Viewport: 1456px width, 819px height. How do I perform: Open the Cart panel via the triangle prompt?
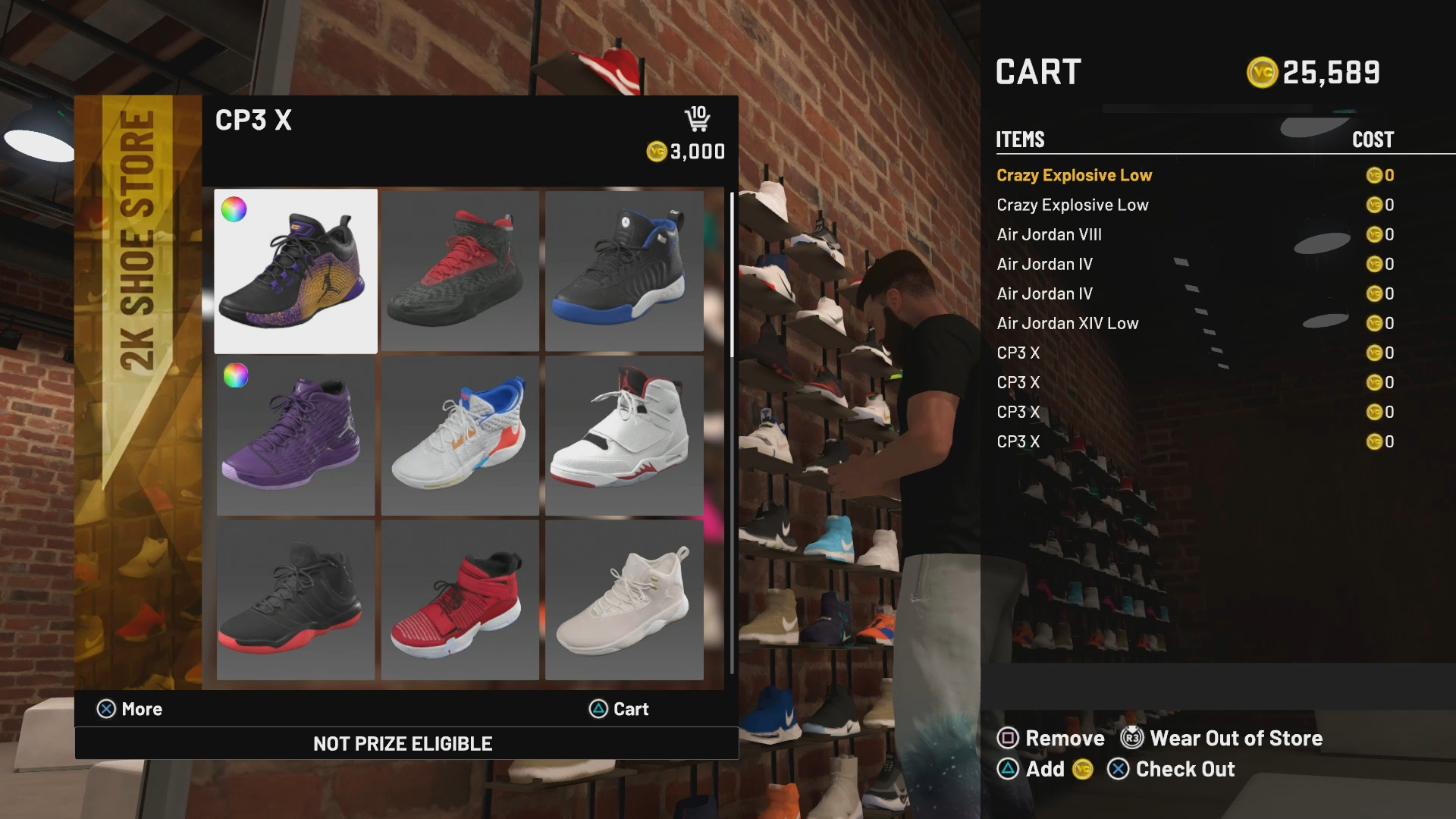598,709
